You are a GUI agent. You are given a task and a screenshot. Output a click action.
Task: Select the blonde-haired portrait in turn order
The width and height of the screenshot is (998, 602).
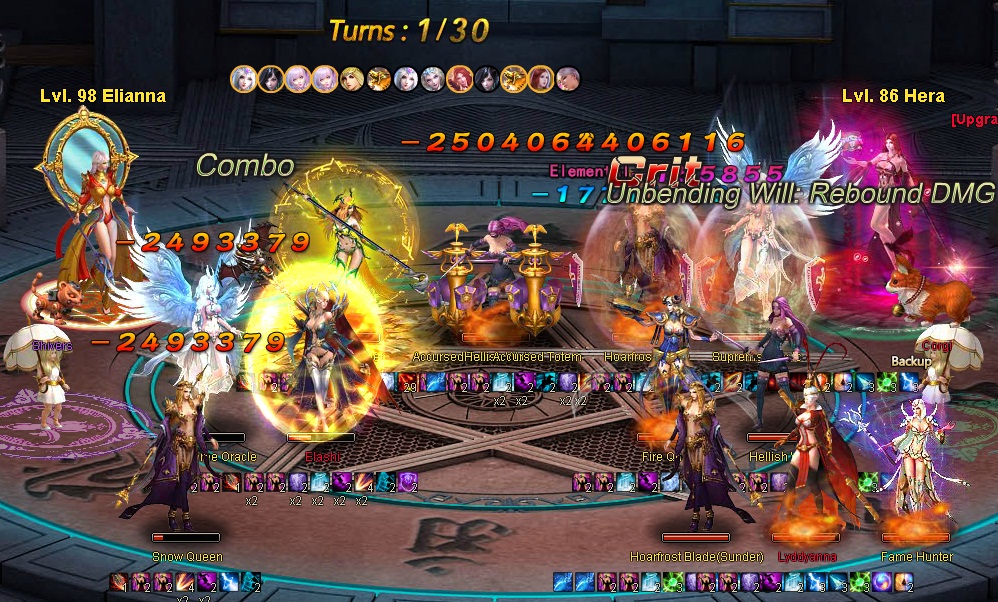pos(351,78)
